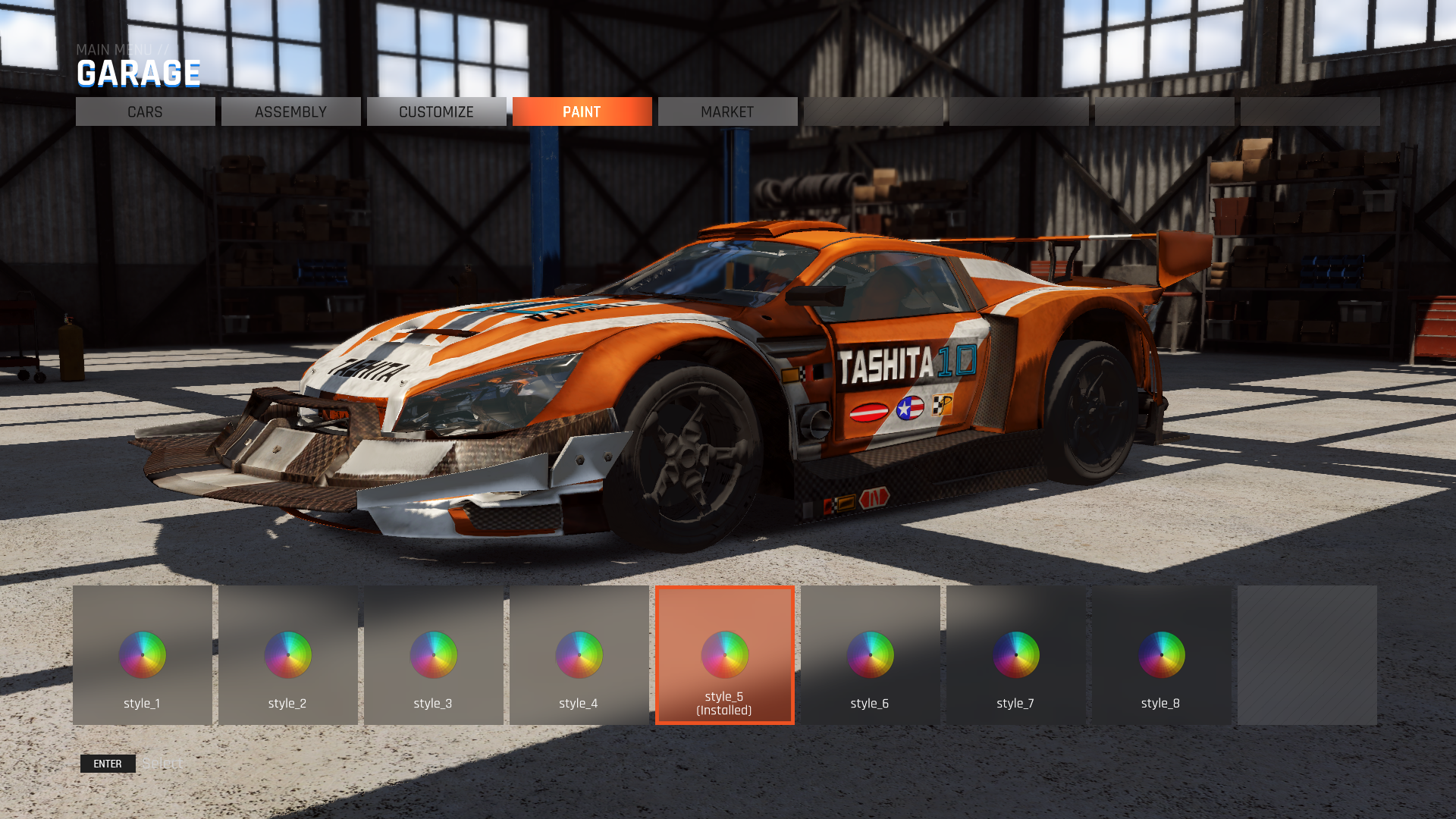Viewport: 1456px width, 819px height.
Task: Click the GARAGE heading
Action: (x=138, y=74)
